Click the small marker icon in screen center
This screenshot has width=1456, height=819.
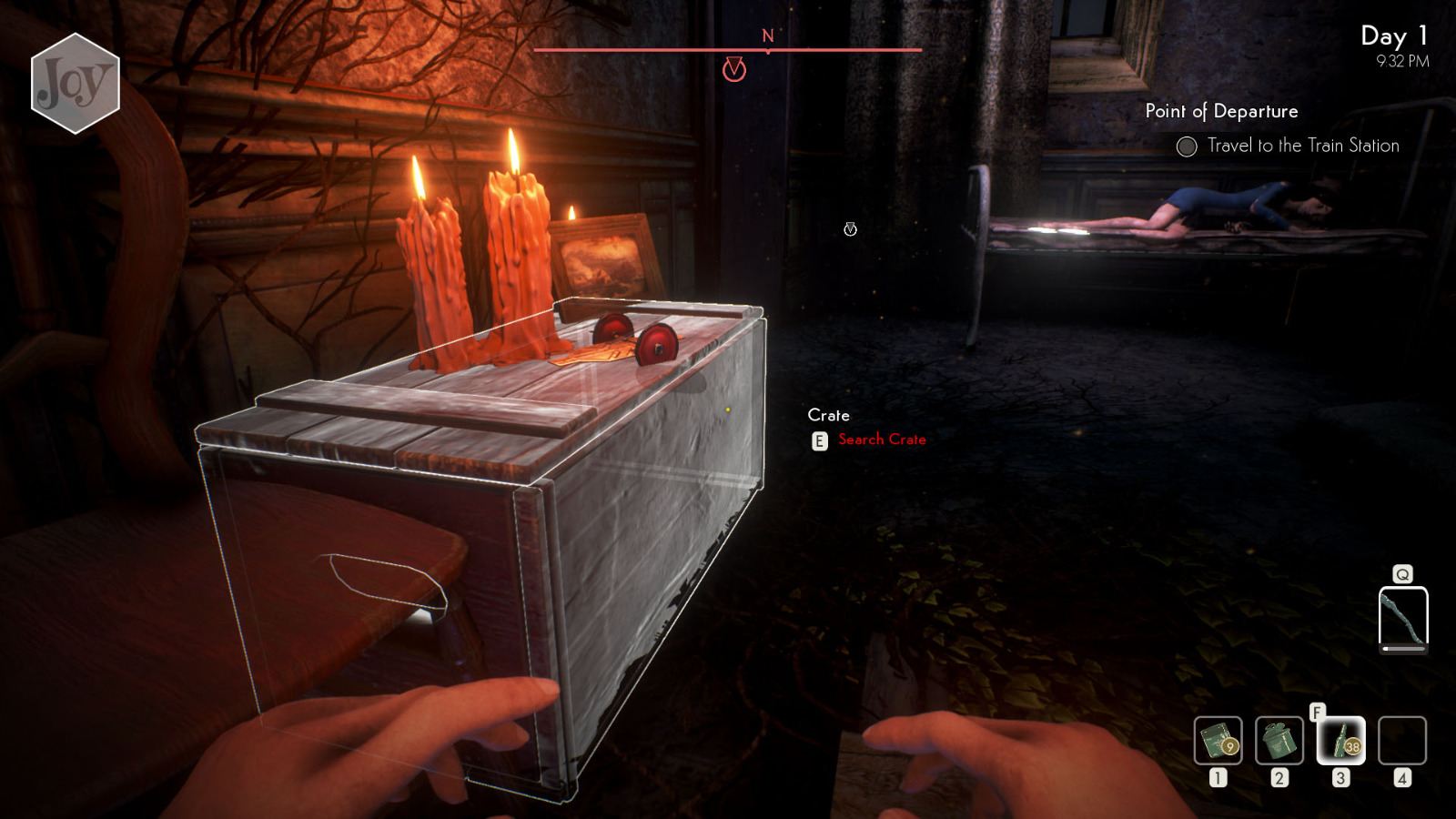click(849, 229)
